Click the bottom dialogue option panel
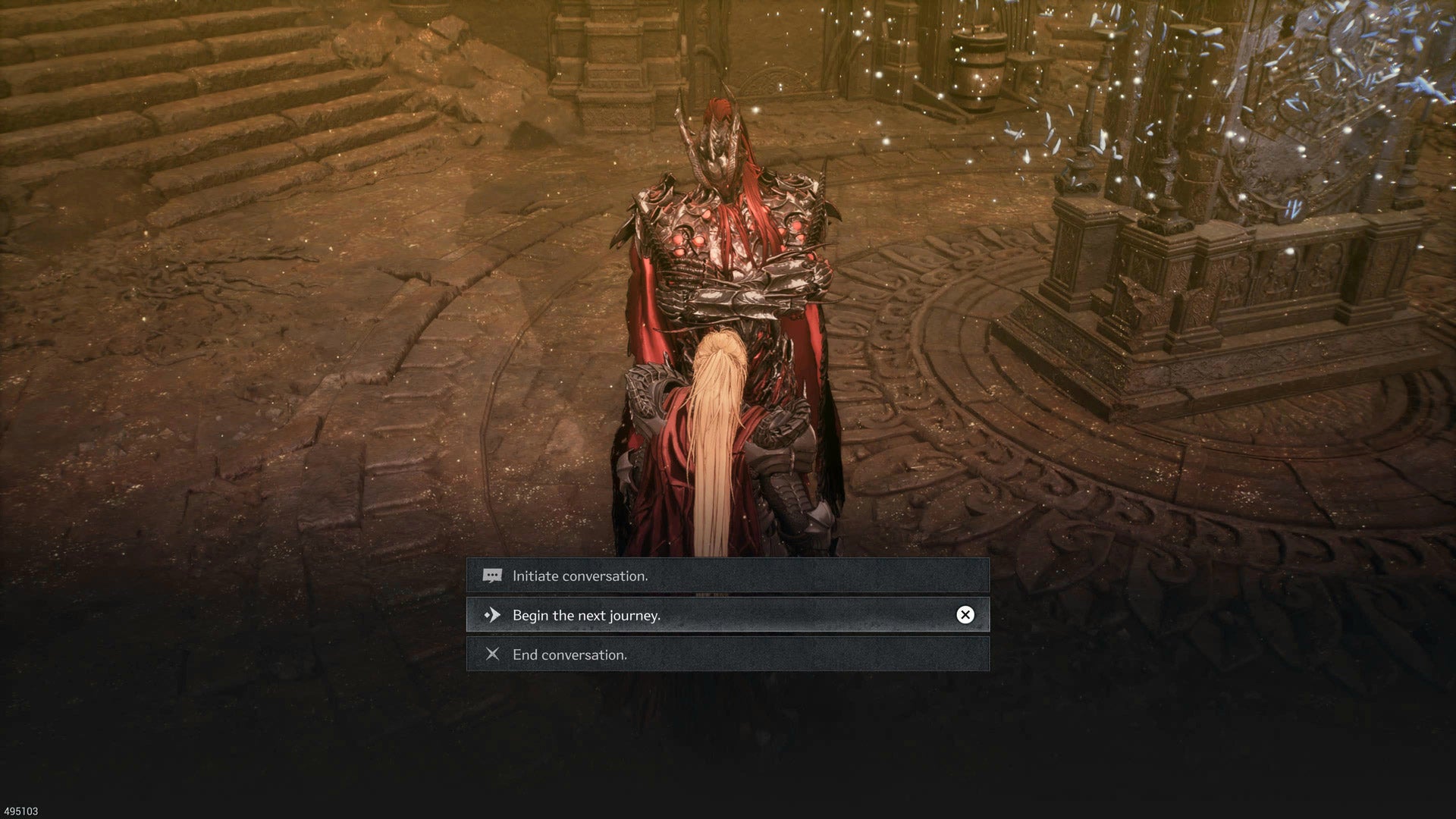The width and height of the screenshot is (1456, 819). (x=728, y=655)
